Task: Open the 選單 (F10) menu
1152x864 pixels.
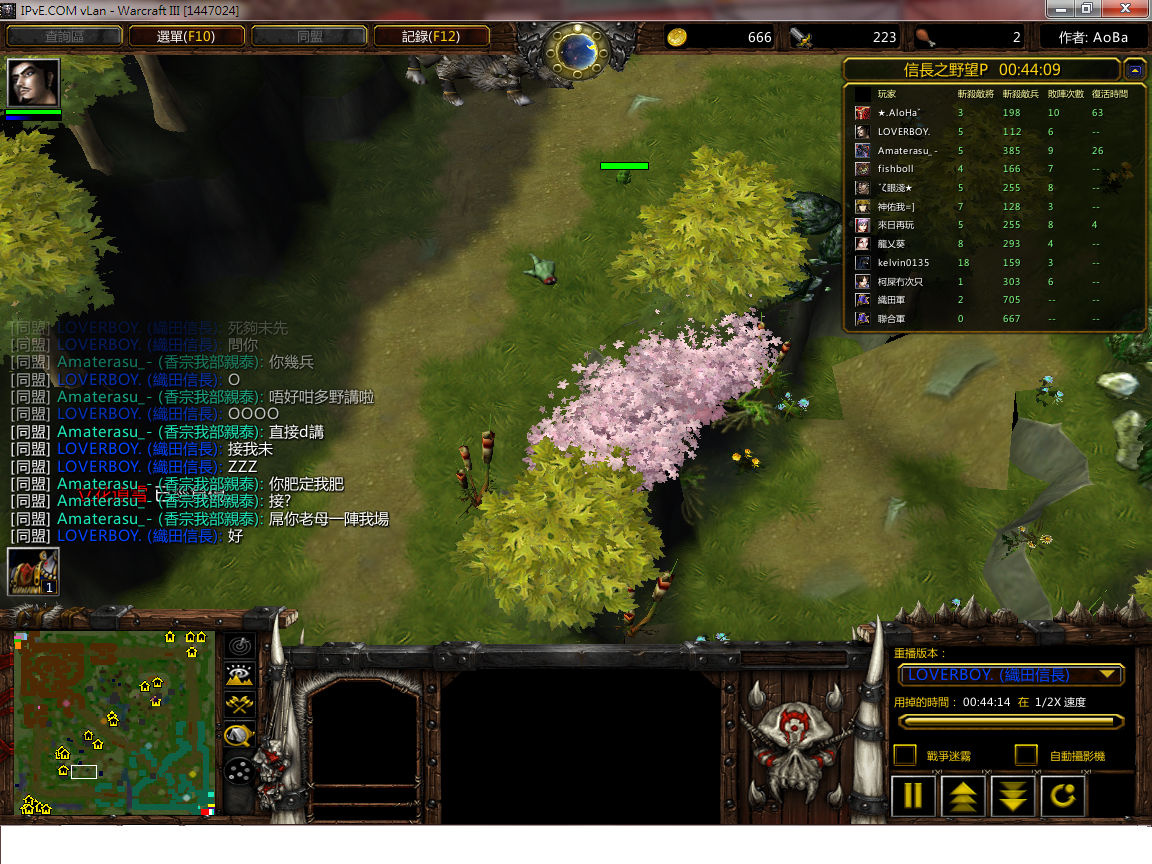Action: click(186, 37)
